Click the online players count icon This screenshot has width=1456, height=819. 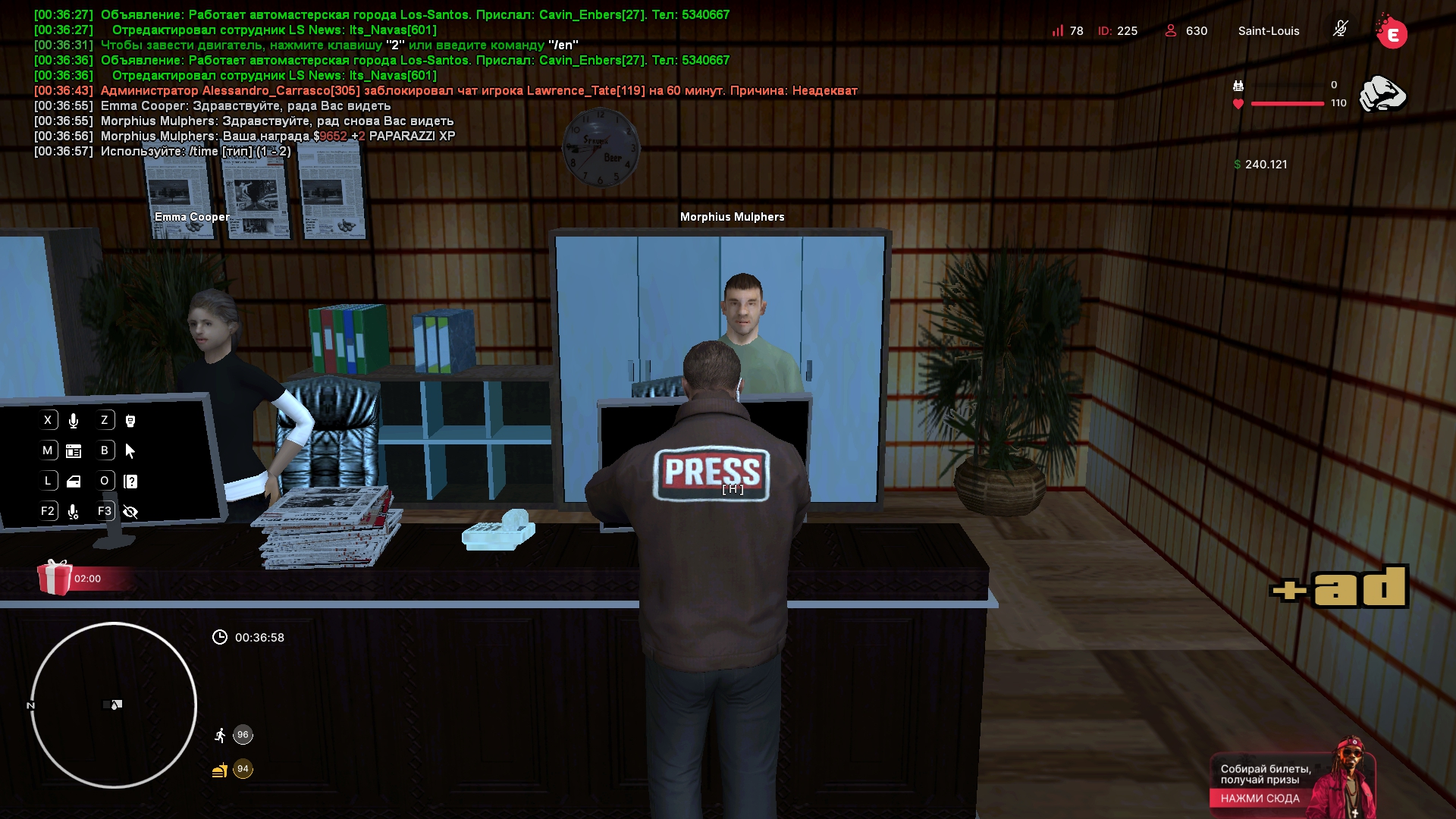[1171, 31]
